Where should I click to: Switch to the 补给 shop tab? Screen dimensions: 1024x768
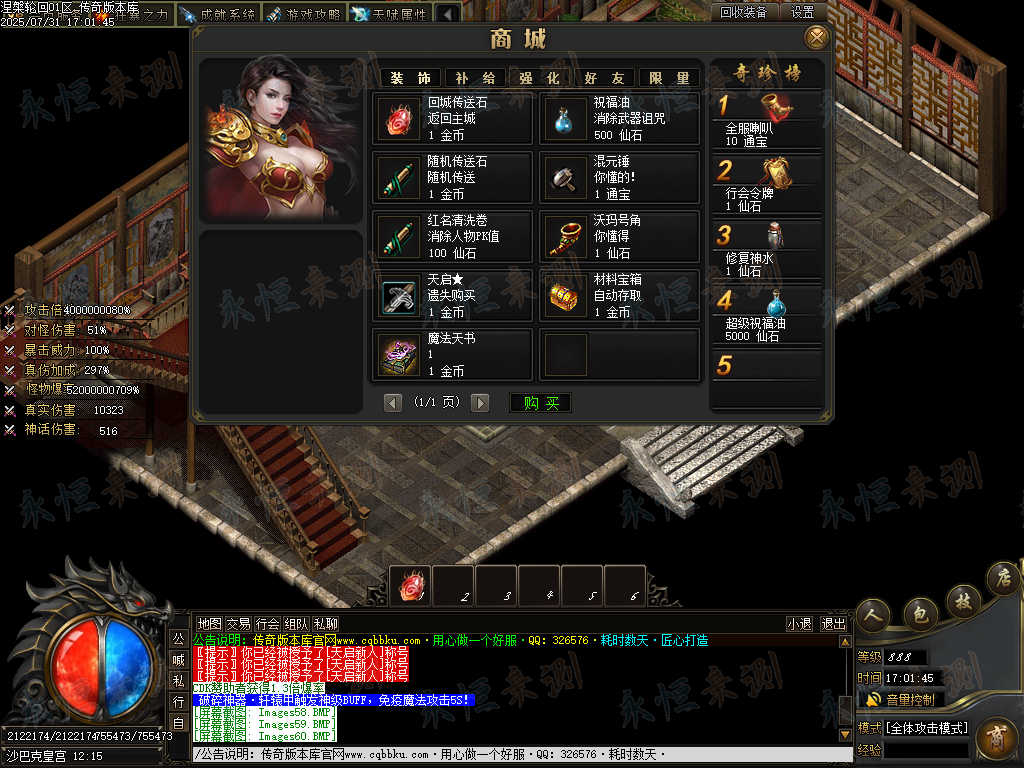[x=475, y=78]
